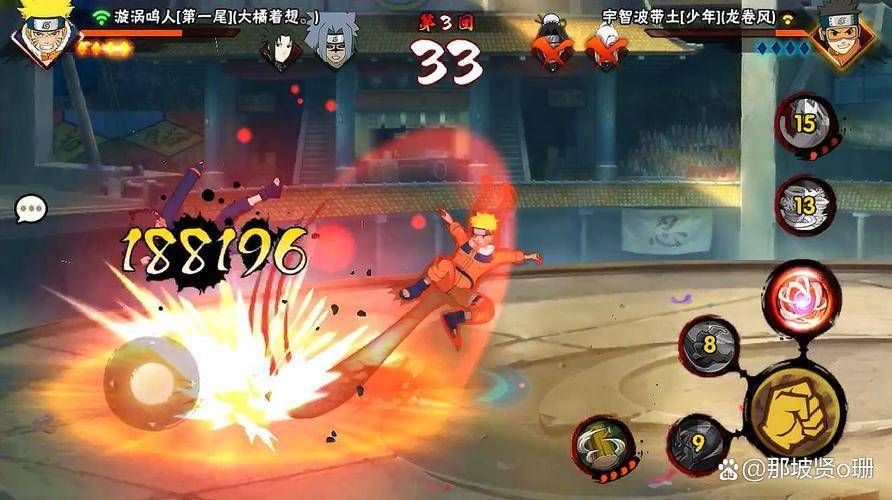Select the skill icon with cooldown 13
Screen dimensions: 892x500
[x=805, y=204]
